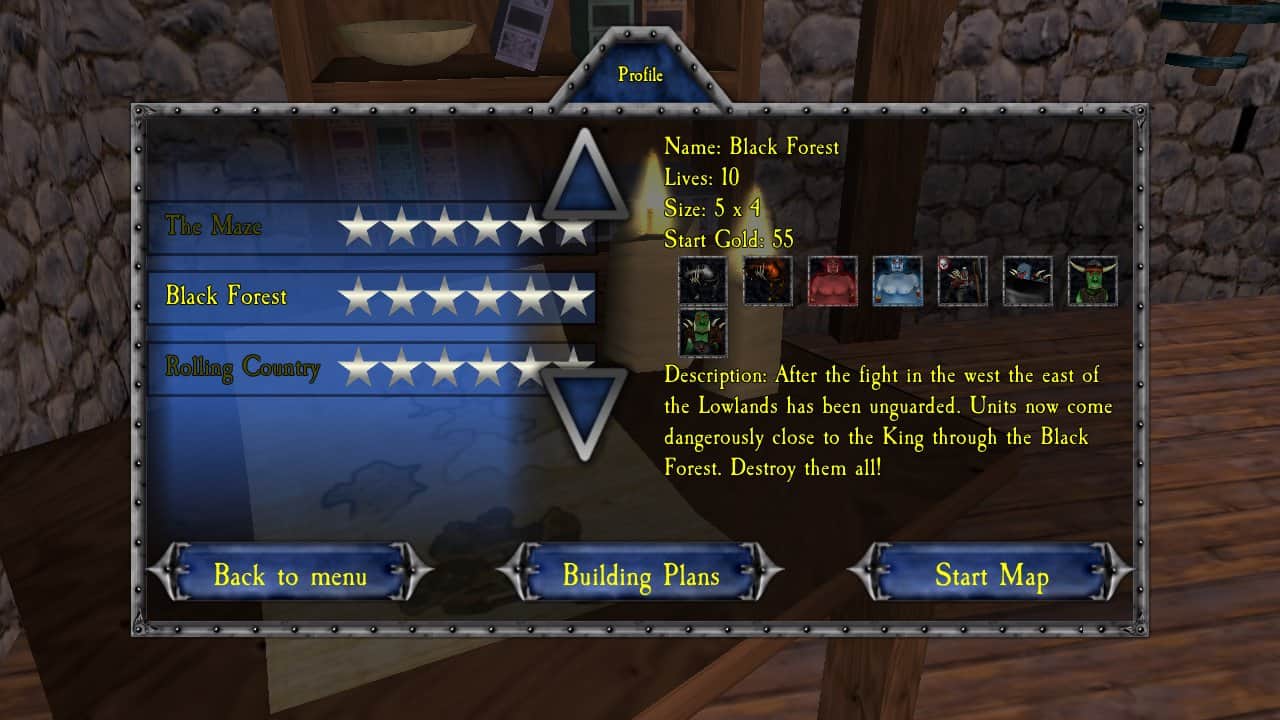Viewport: 1280px width, 720px height.
Task: Start the Black Forest map
Action: (x=991, y=575)
